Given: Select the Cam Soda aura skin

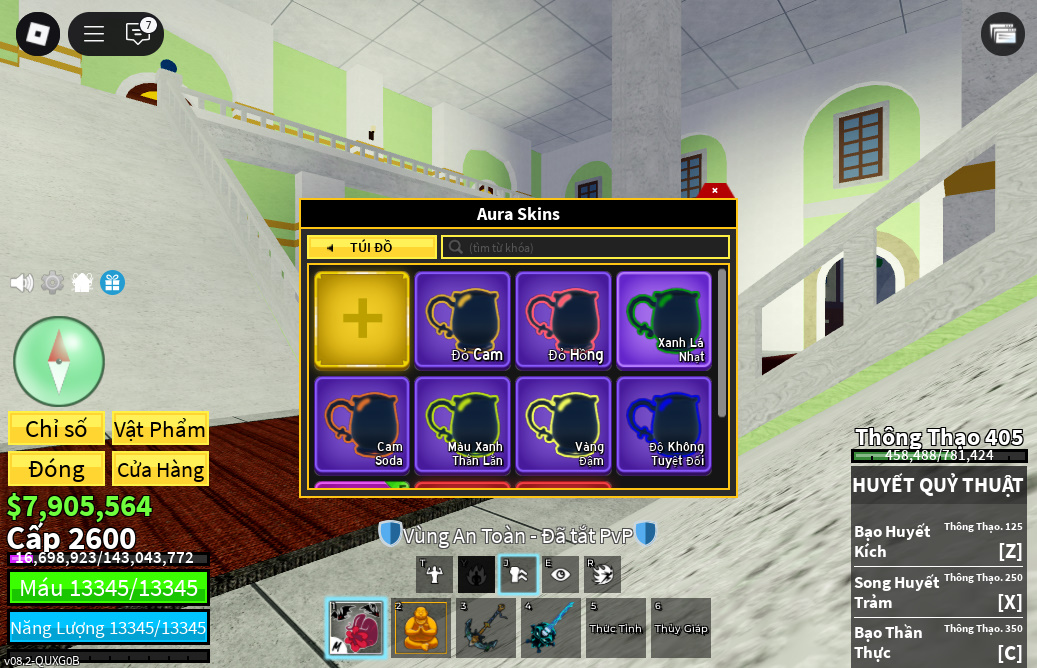Looking at the screenshot, I should point(362,424).
